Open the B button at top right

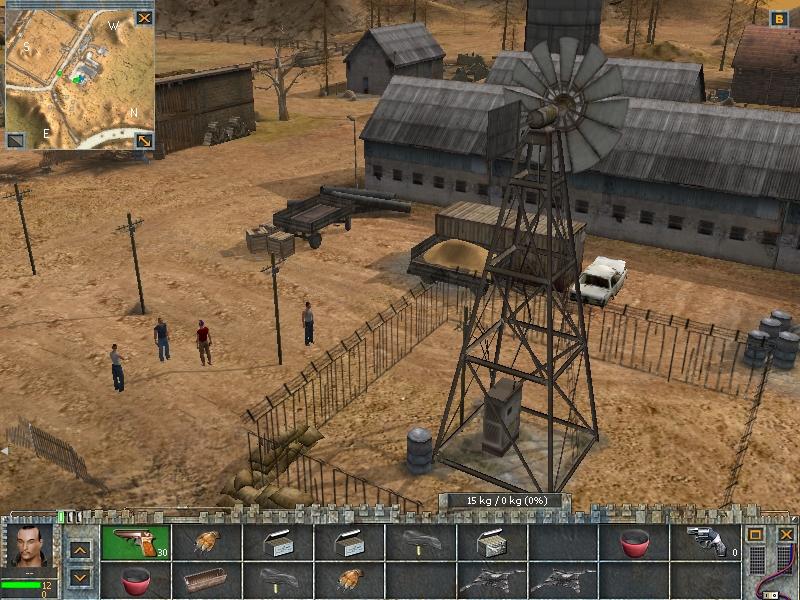pyautogui.click(x=779, y=18)
